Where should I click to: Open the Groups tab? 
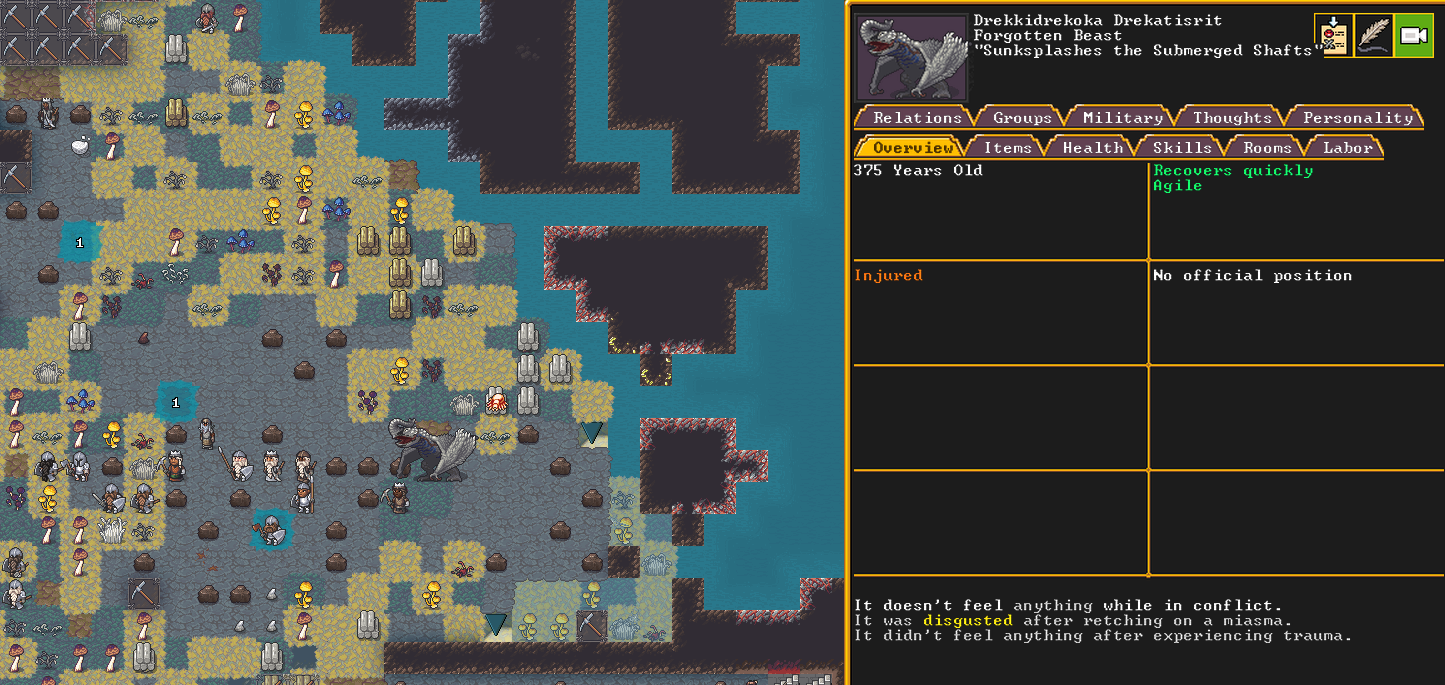(1022, 117)
